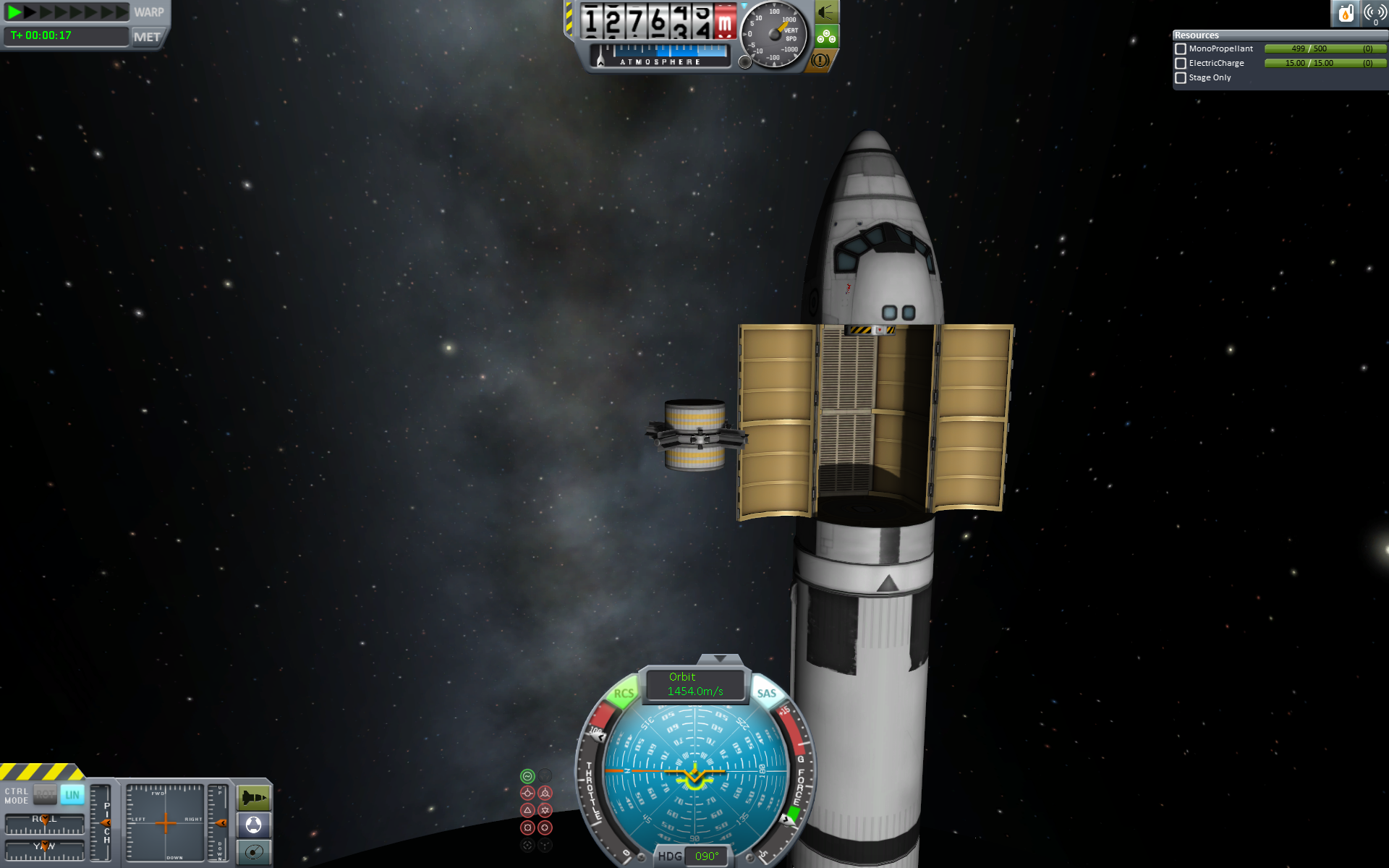Viewport: 1389px width, 868px height.
Task: Select the LIN control mode button
Action: 72,795
